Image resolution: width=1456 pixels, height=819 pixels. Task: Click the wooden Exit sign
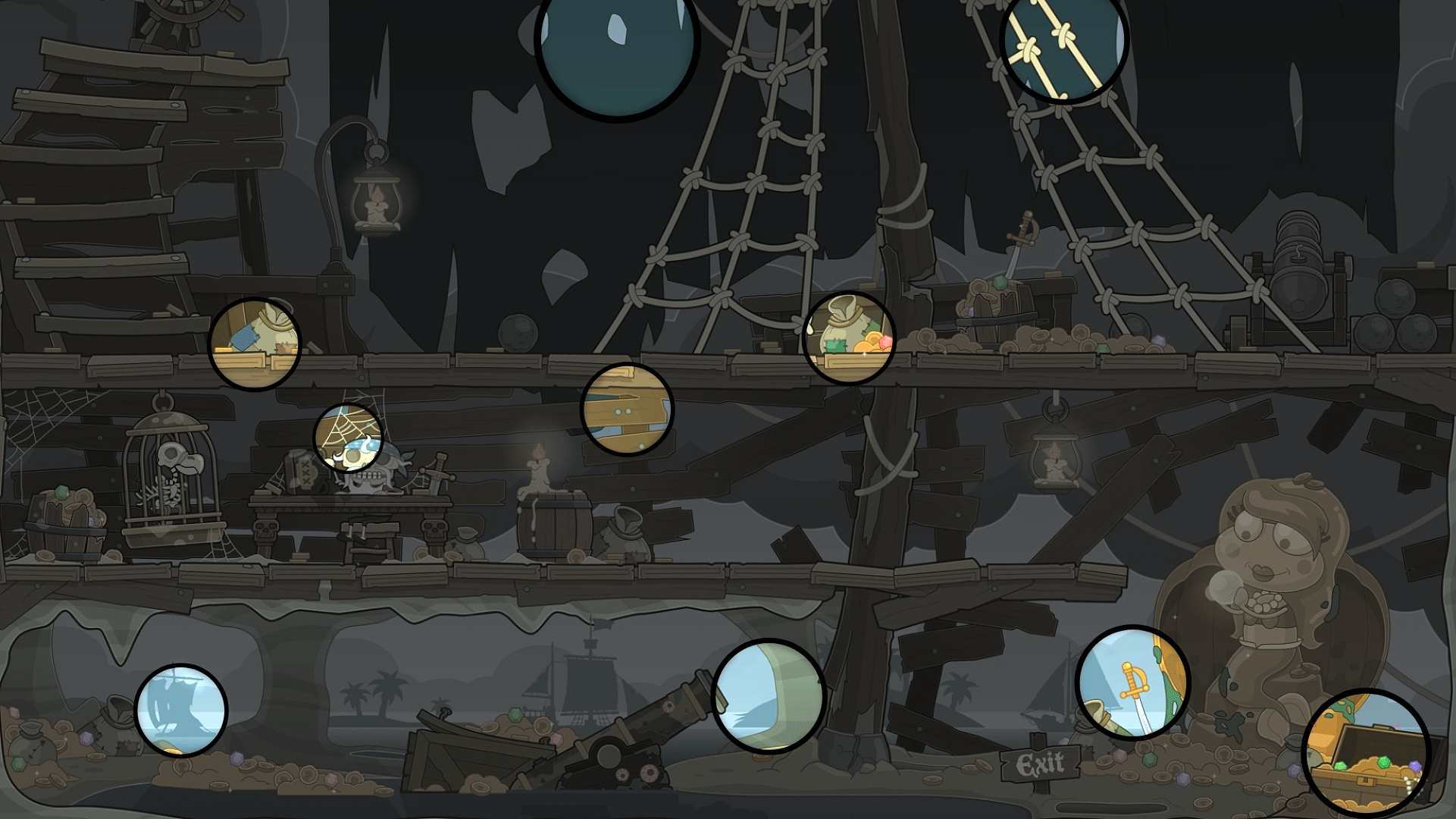pos(1042,764)
